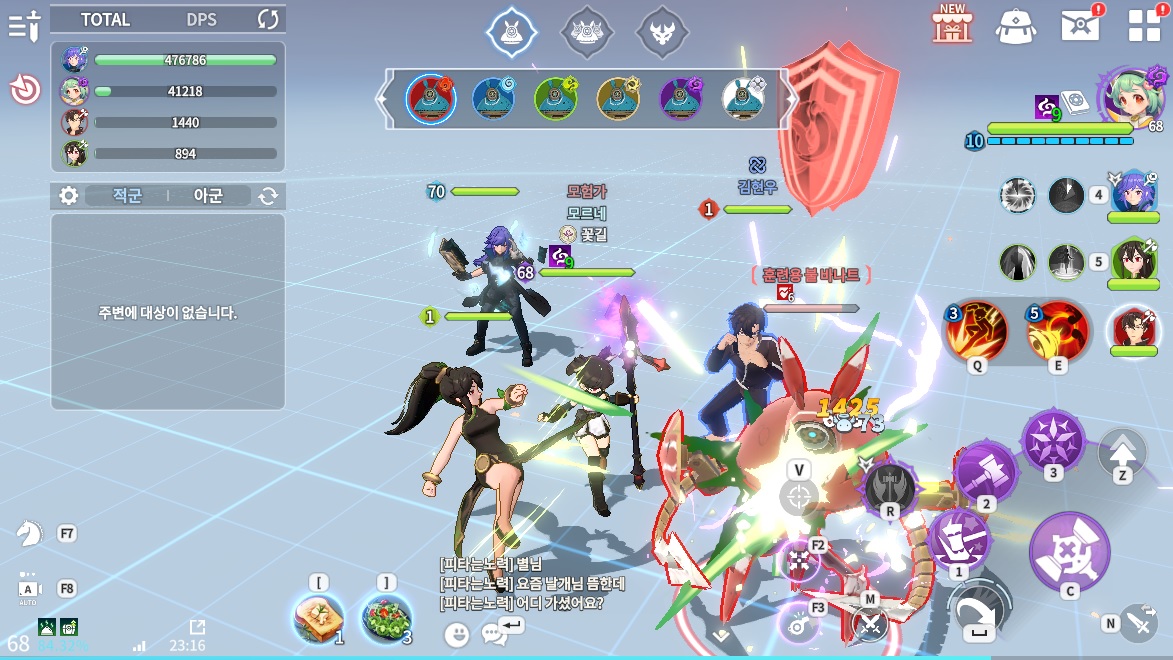Open the NEW shop icon
This screenshot has width=1173, height=660.
(952, 23)
